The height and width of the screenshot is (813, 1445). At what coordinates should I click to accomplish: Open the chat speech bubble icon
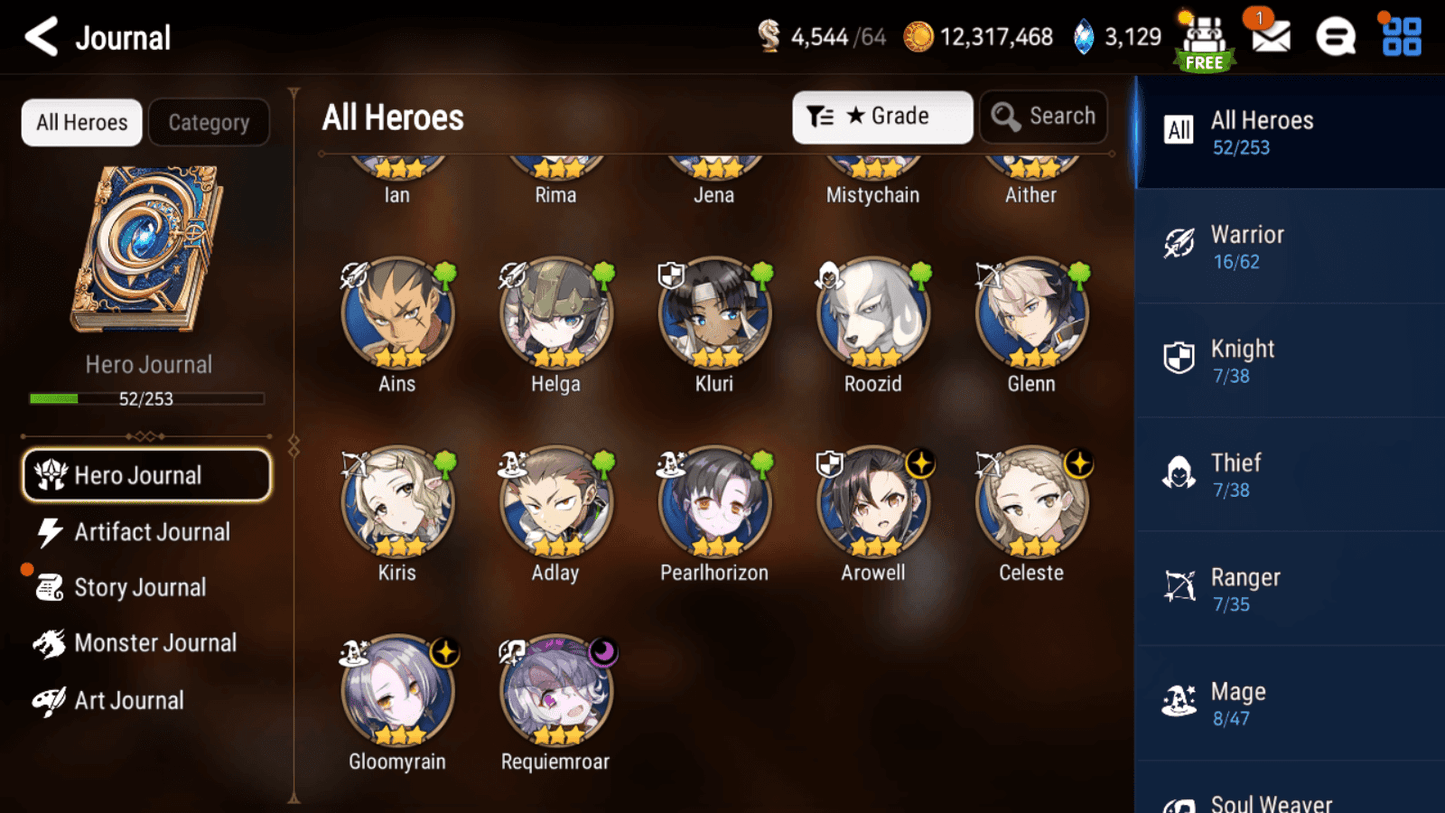tap(1335, 37)
